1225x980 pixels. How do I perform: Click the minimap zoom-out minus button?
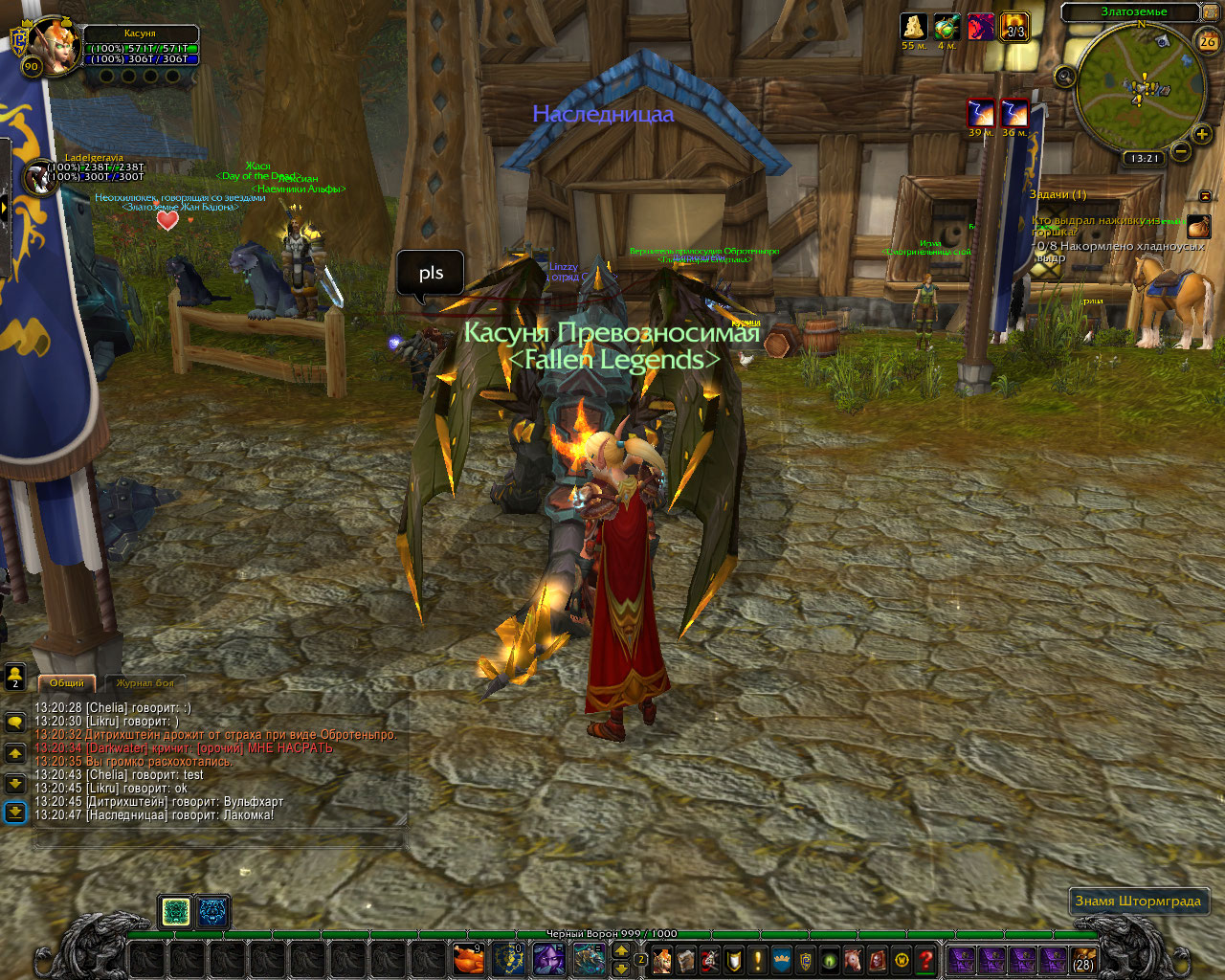click(1180, 151)
